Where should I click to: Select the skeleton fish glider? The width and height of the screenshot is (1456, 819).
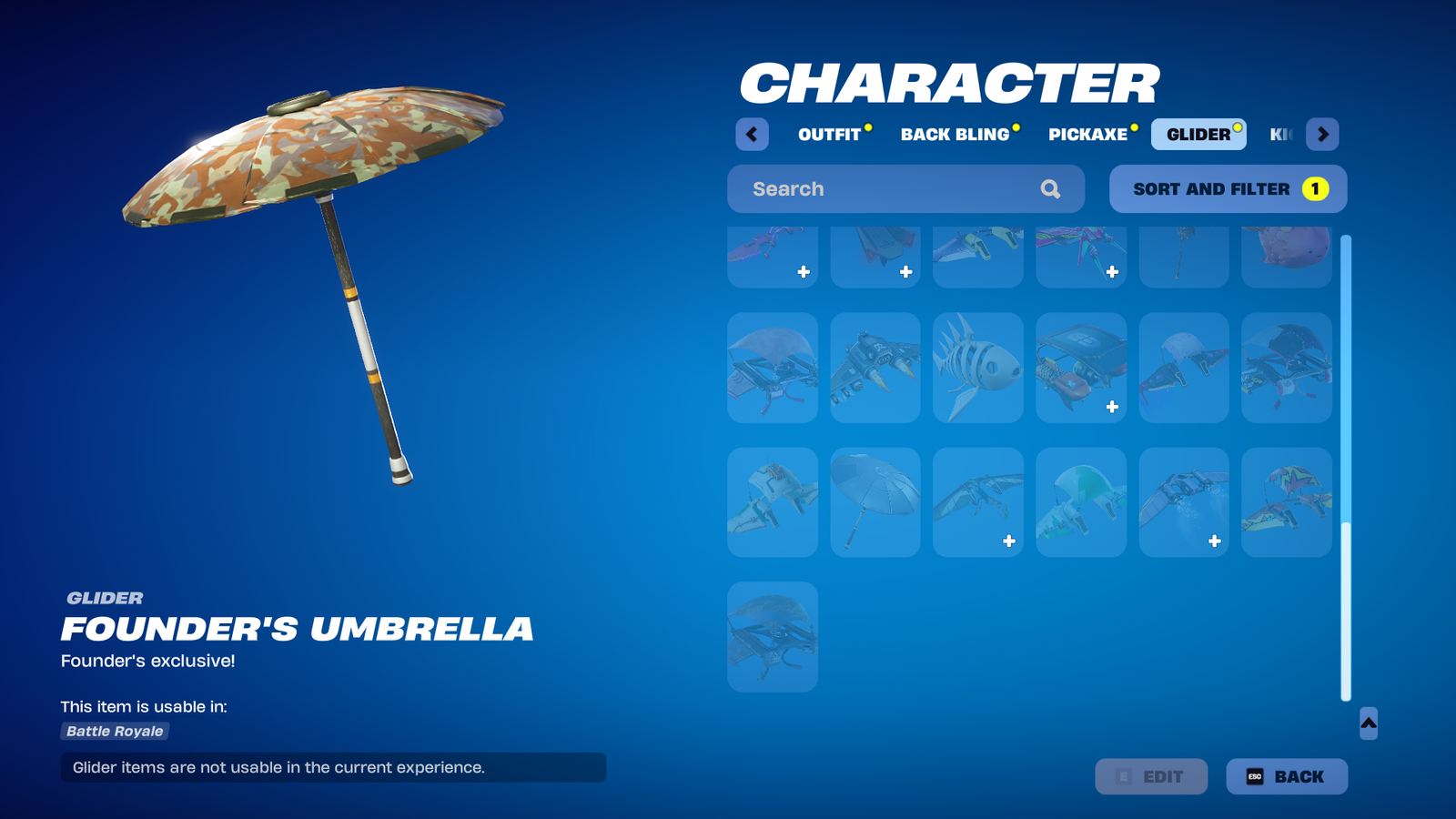pos(978,368)
